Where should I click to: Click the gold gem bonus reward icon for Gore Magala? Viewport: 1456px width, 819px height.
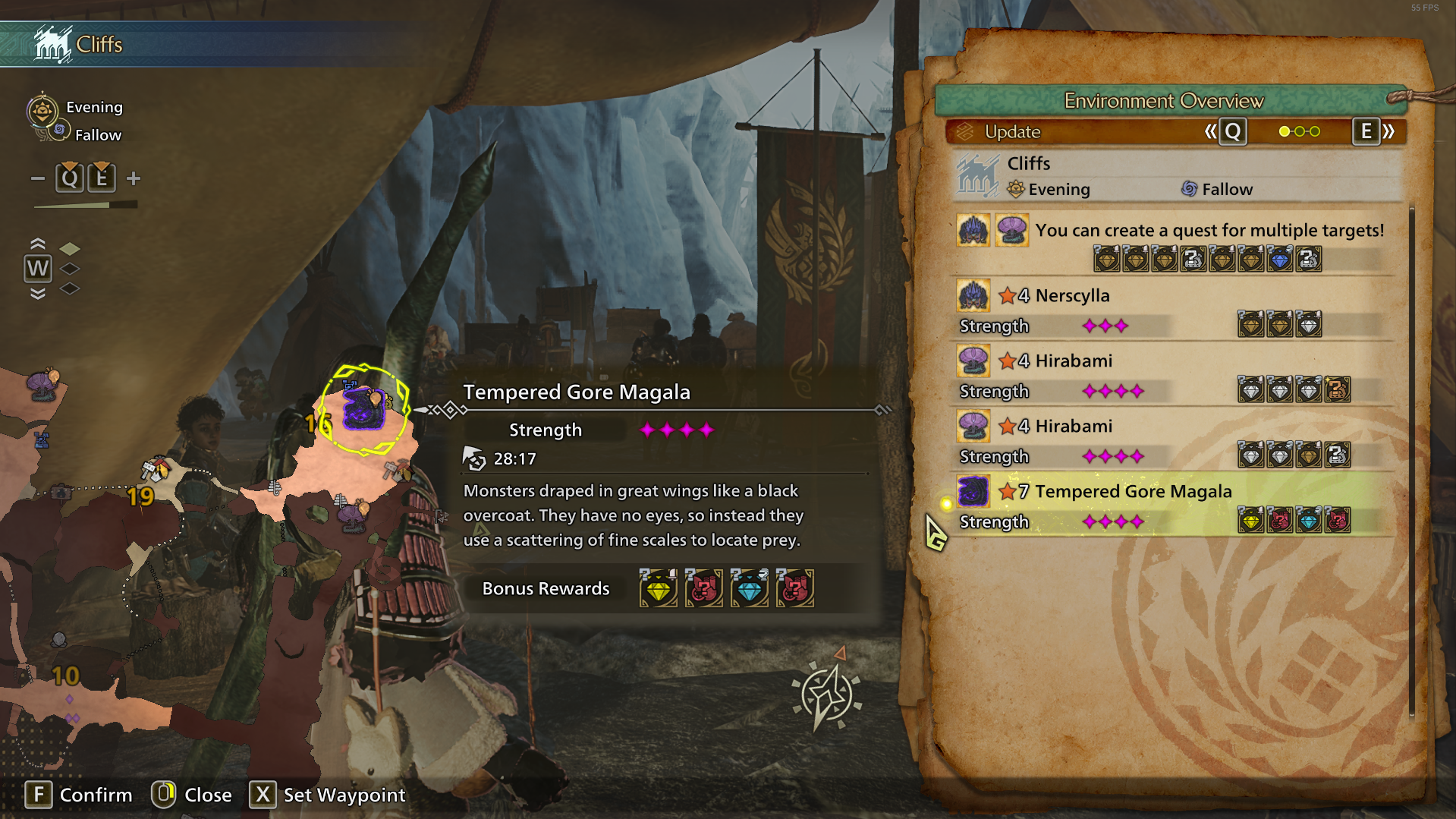[1250, 520]
